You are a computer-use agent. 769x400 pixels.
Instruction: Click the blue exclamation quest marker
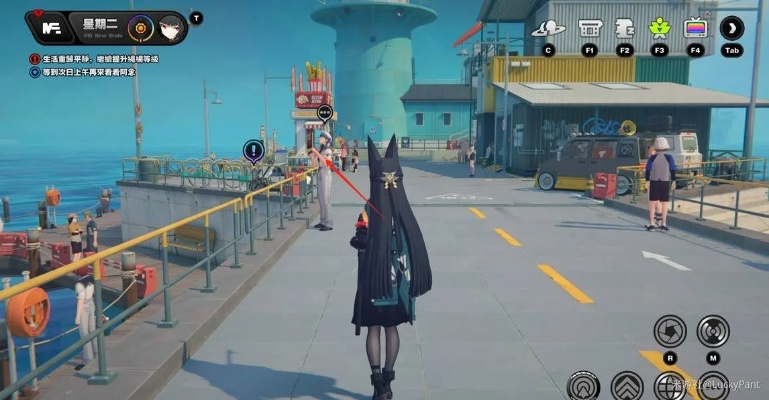(253, 151)
